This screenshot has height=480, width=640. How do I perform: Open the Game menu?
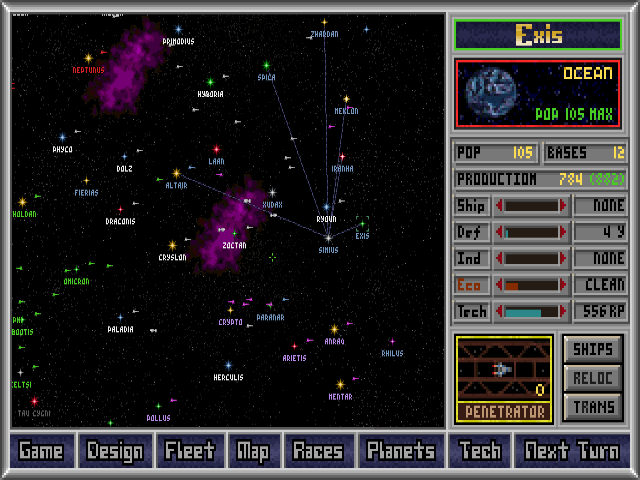[x=41, y=451]
